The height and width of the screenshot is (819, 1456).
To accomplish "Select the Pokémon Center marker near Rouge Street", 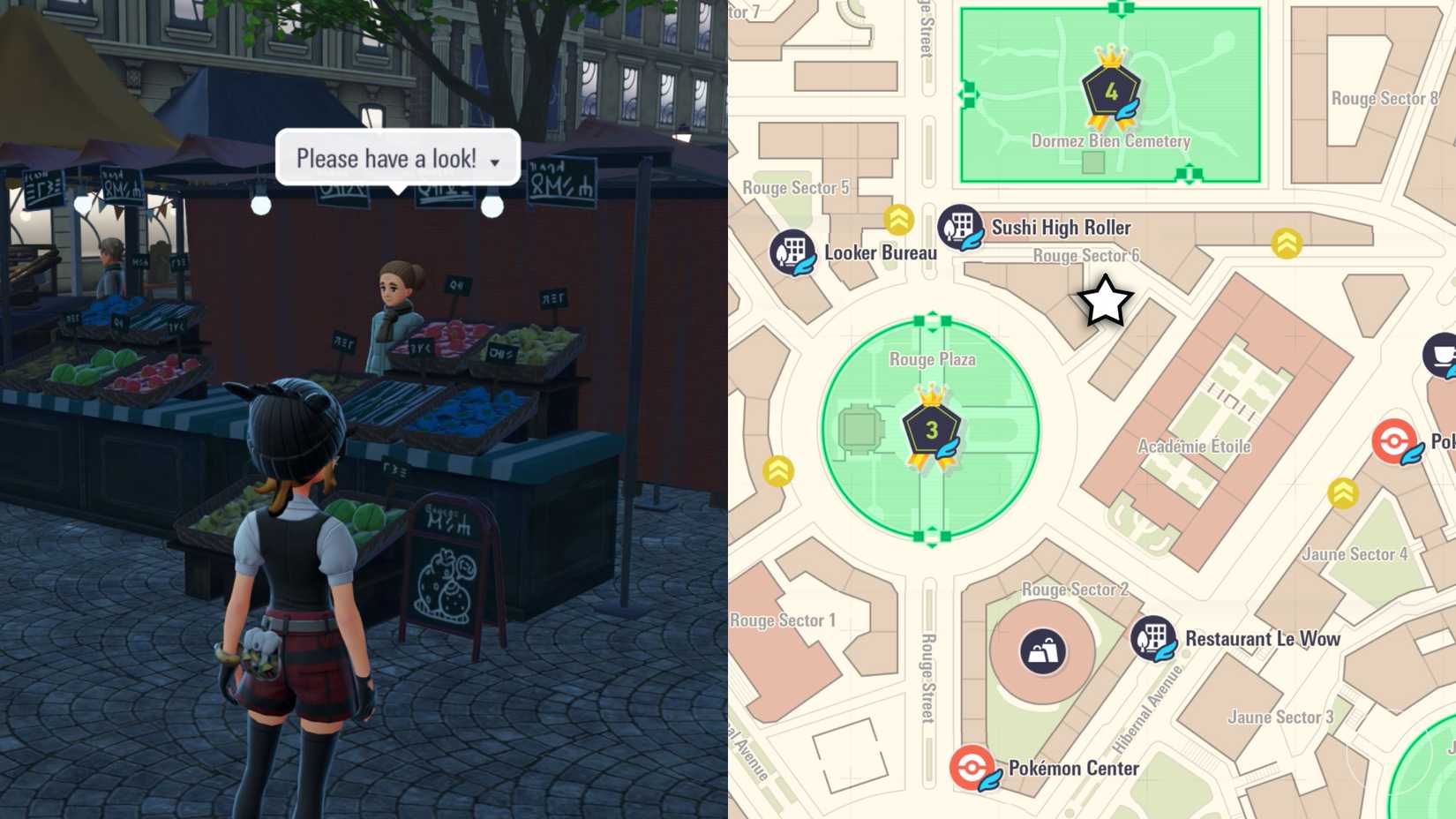I will point(972,768).
